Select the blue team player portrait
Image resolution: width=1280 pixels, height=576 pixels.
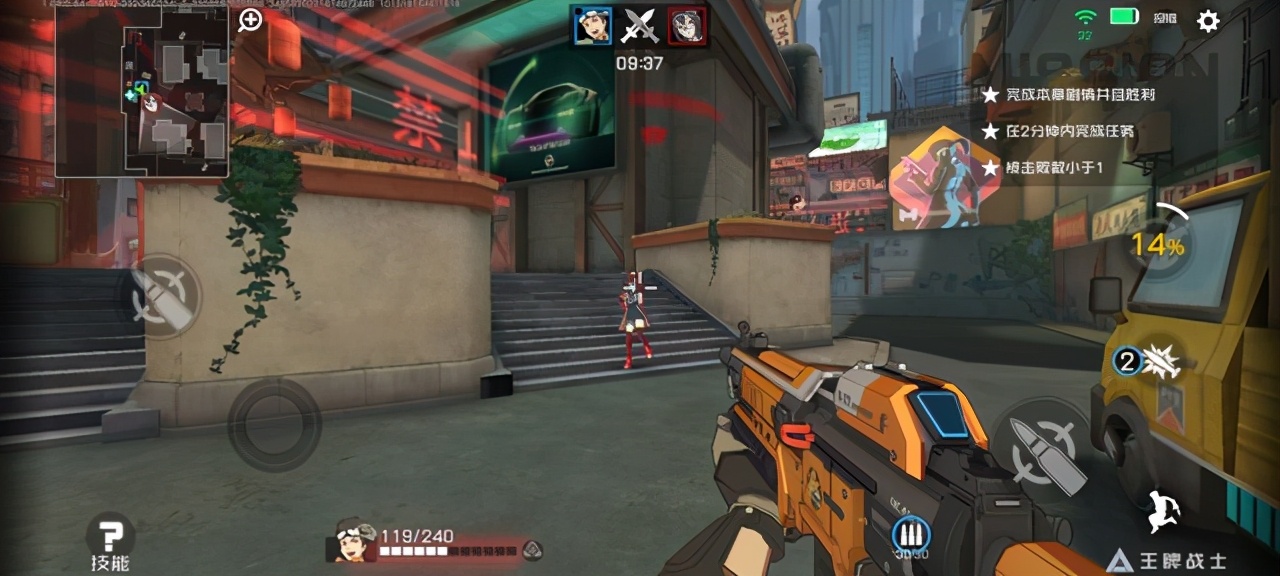pyautogui.click(x=592, y=26)
